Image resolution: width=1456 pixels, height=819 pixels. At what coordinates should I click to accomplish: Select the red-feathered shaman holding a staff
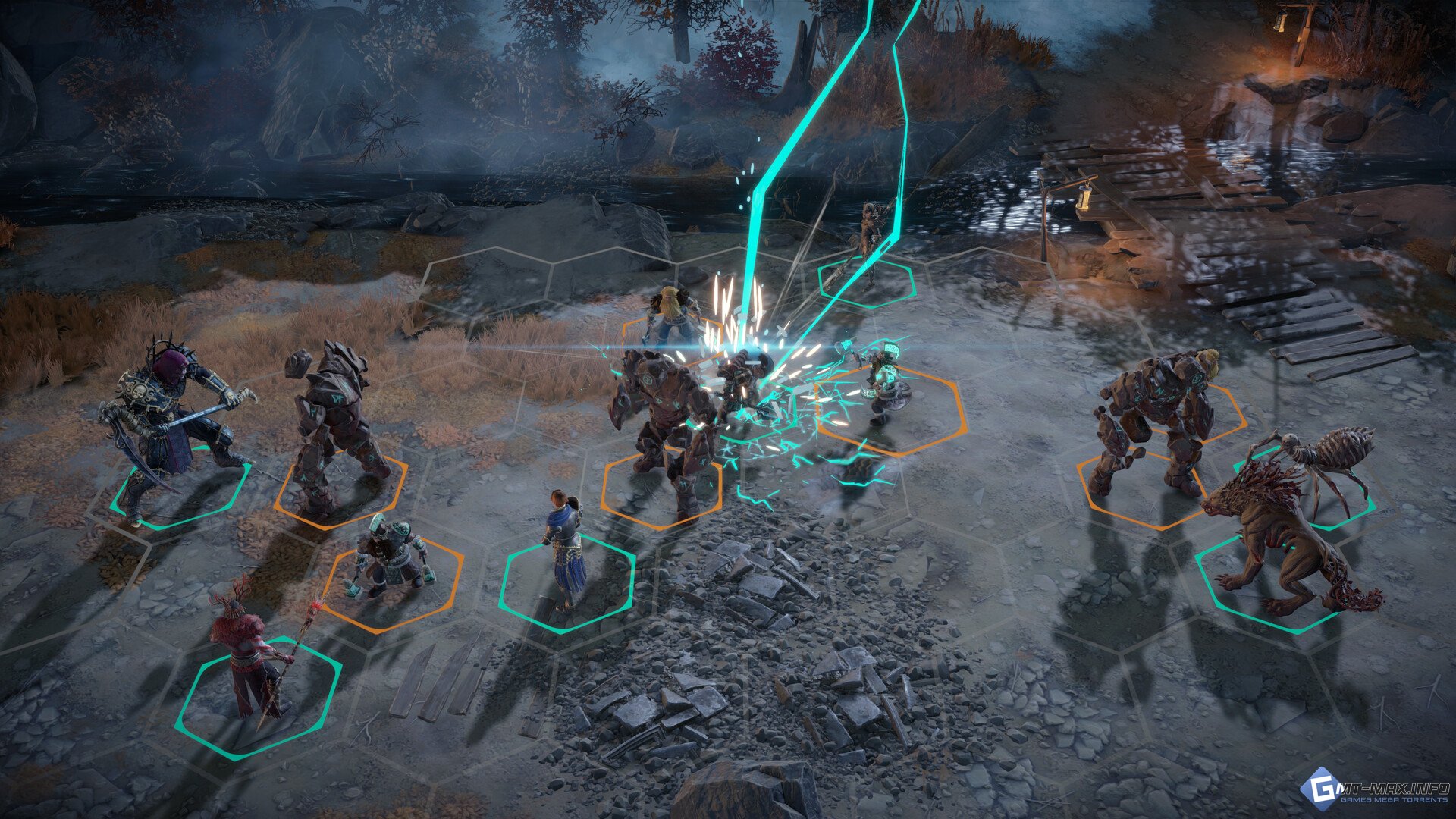point(246,652)
